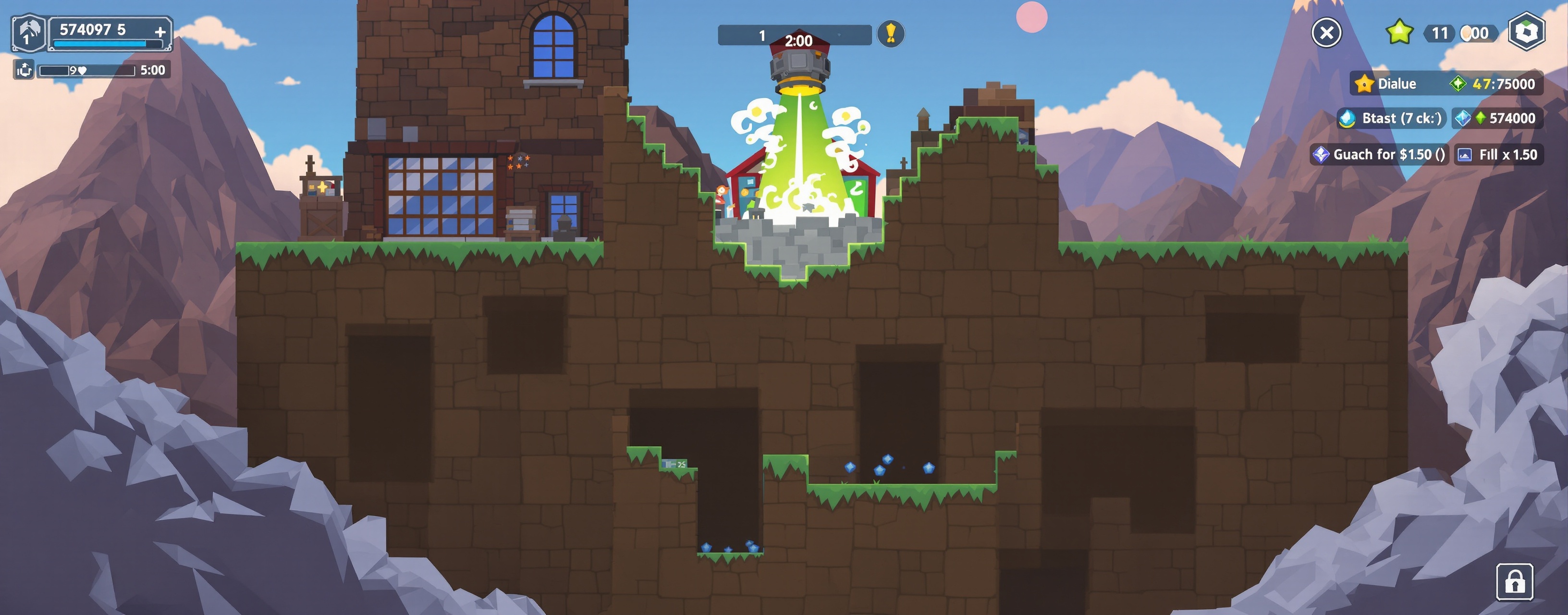This screenshot has height=615, width=1568.
Task: Activate the Btast button
Action: pyautogui.click(x=1391, y=118)
